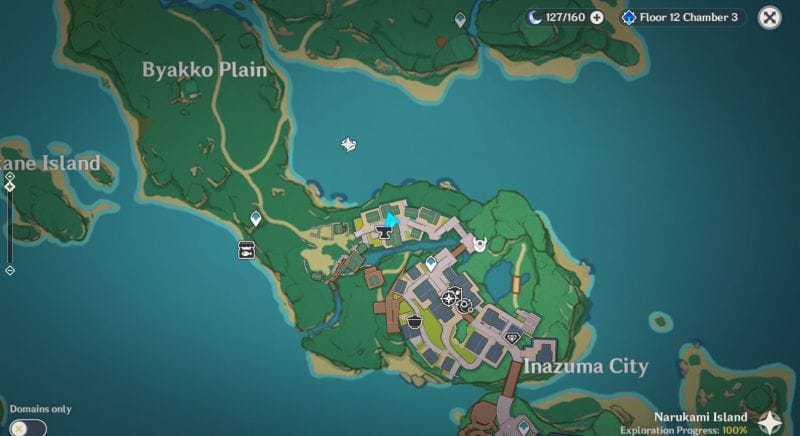Image resolution: width=800 pixels, height=436 pixels.
Task: Select the gear-shaped marker beside the guild
Action: [x=465, y=305]
